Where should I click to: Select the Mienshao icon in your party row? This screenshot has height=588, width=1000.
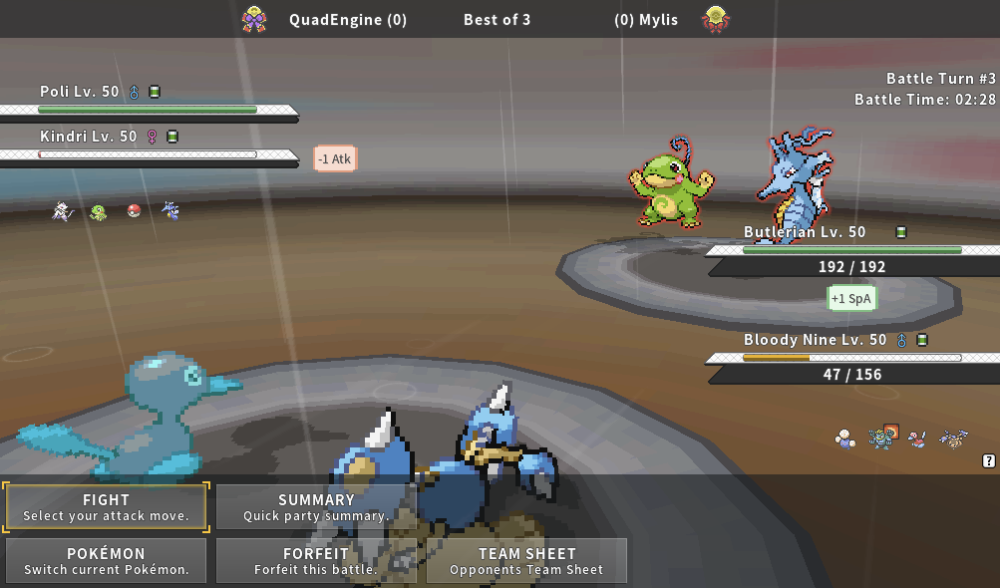[x=62, y=211]
